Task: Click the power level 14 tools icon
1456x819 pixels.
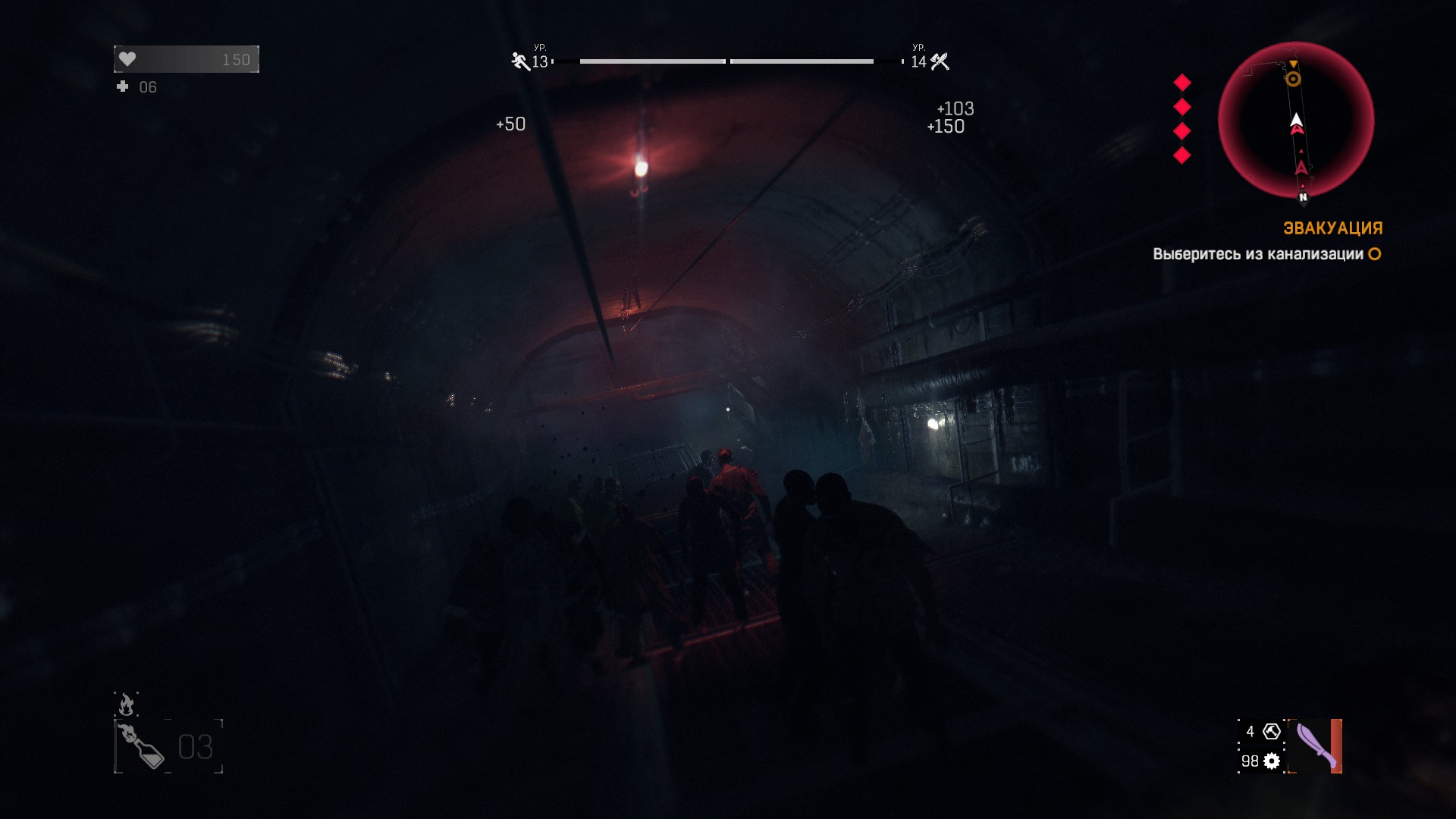Action: point(940,61)
